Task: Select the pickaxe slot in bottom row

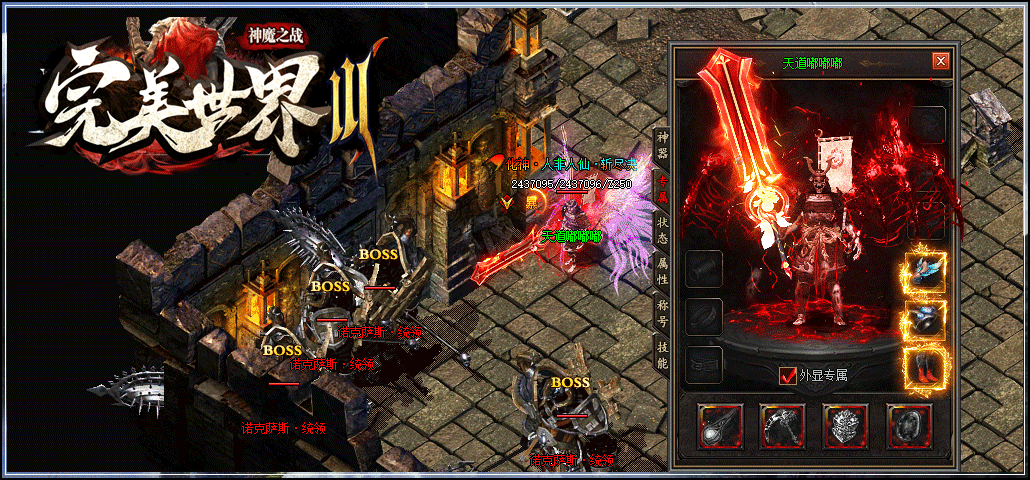Action: (x=783, y=425)
